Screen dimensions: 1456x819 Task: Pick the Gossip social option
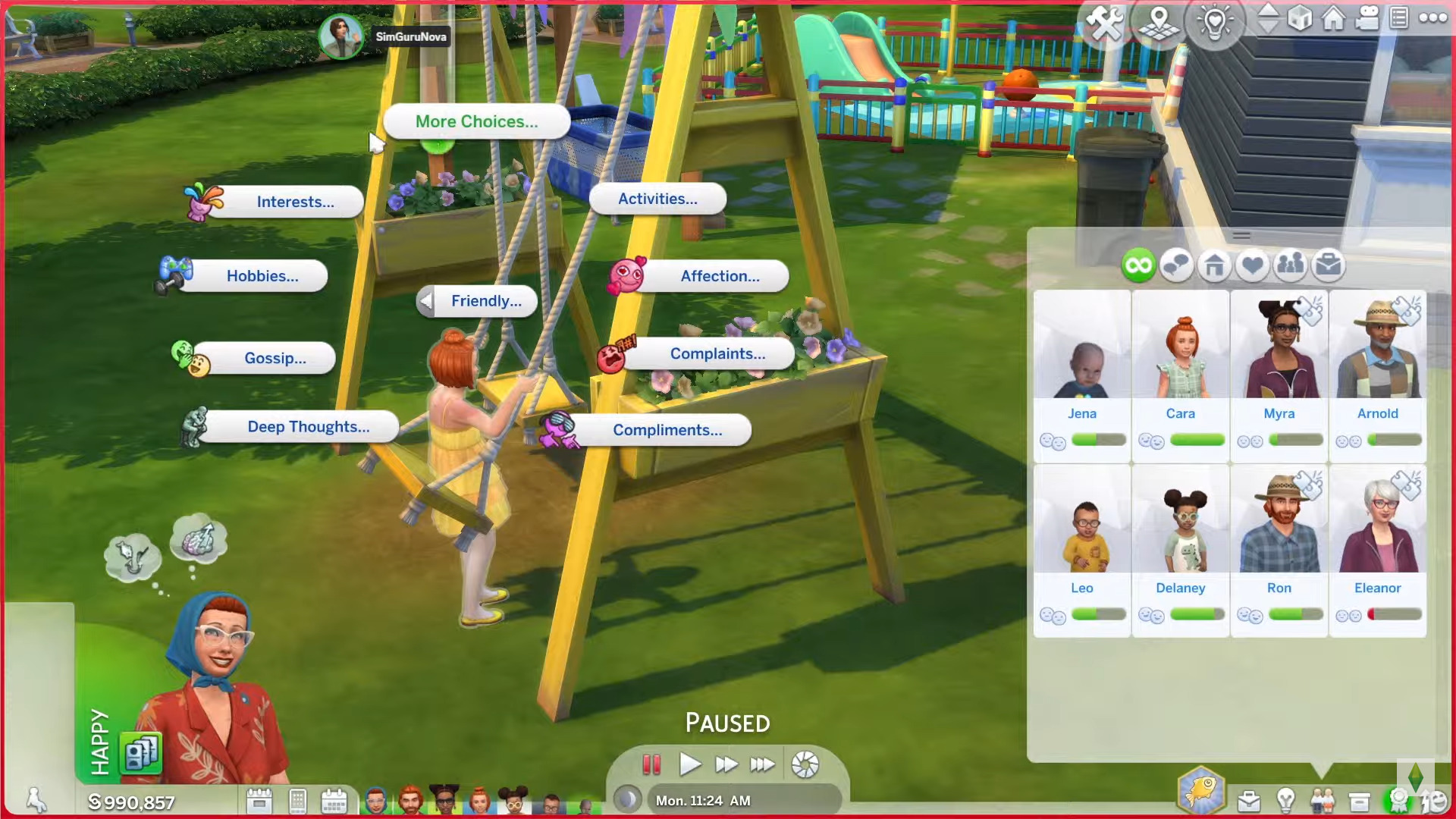click(x=275, y=358)
